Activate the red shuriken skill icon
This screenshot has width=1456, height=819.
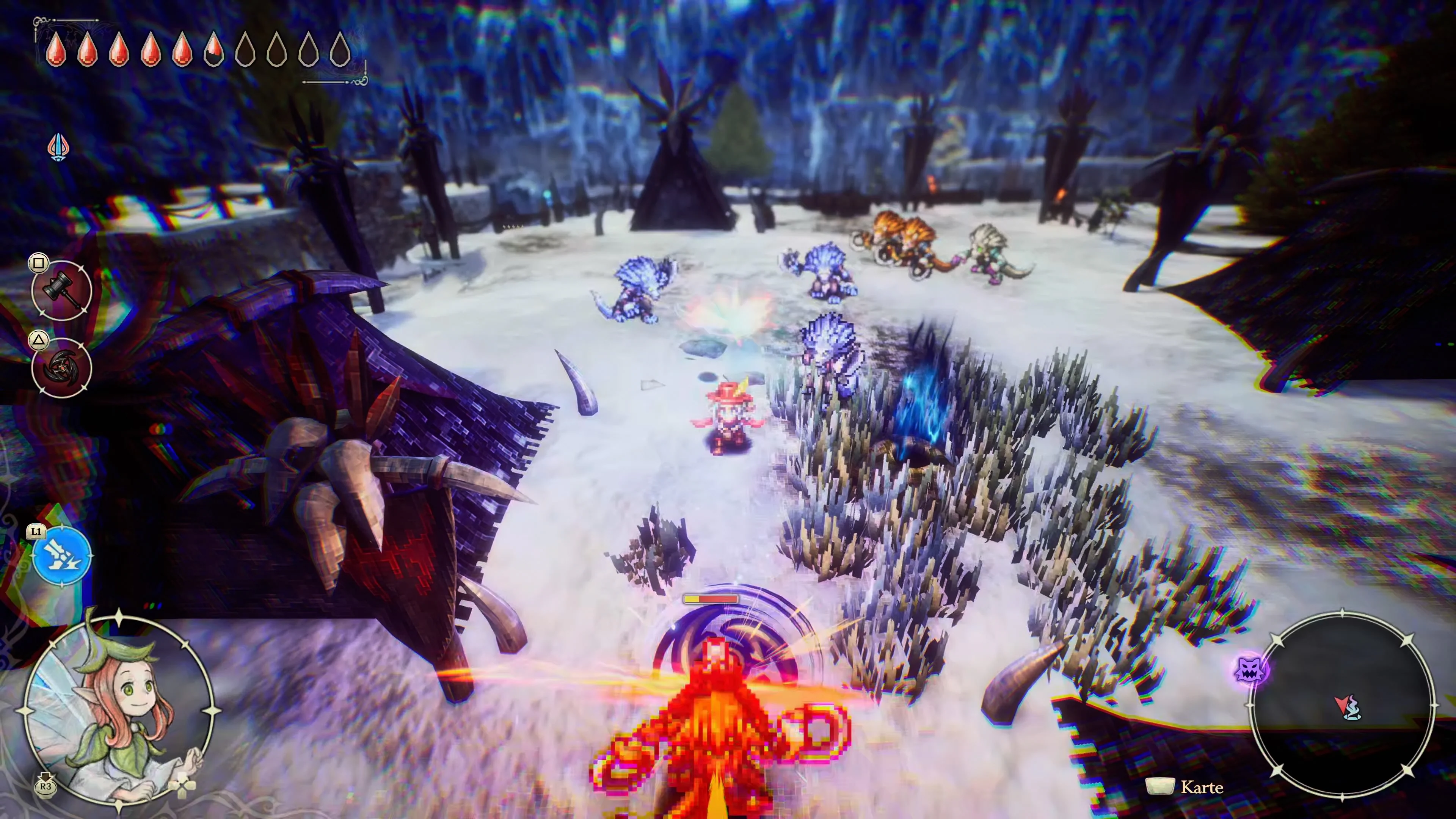(61, 367)
